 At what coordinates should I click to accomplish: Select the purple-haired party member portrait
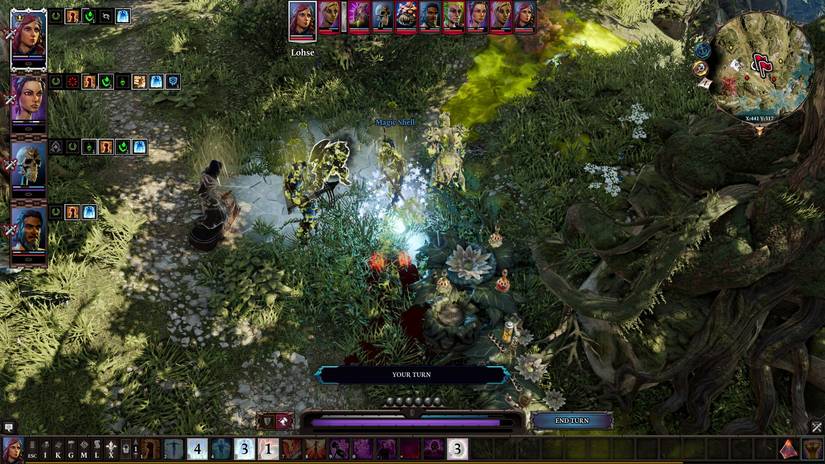pos(28,100)
